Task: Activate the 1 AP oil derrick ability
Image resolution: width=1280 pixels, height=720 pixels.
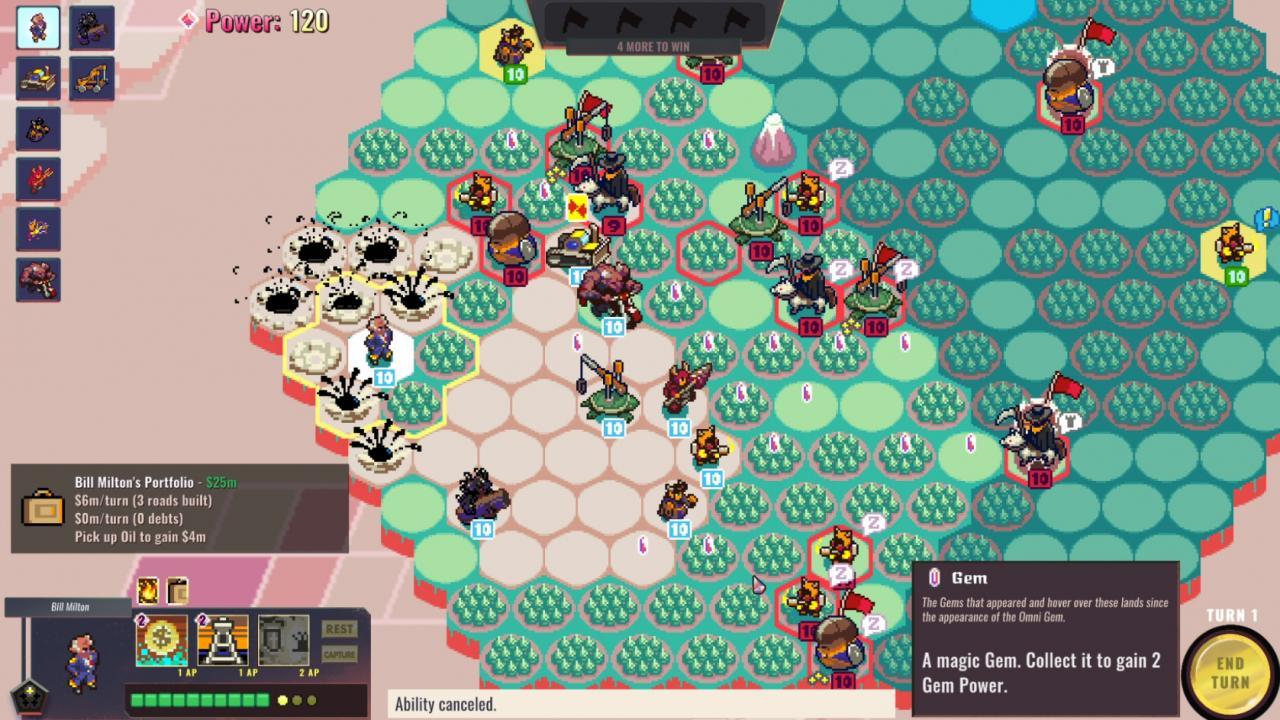Action: (221, 642)
